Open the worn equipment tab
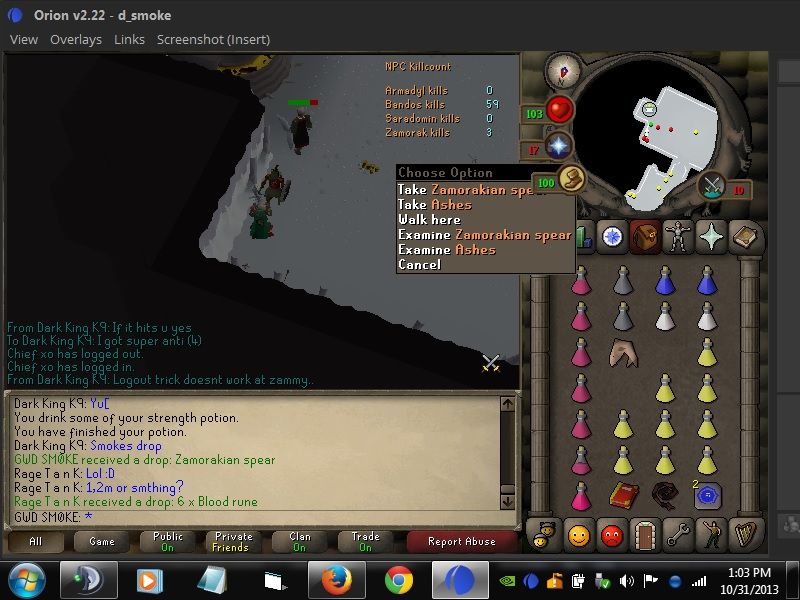800x600 pixels. (679, 236)
